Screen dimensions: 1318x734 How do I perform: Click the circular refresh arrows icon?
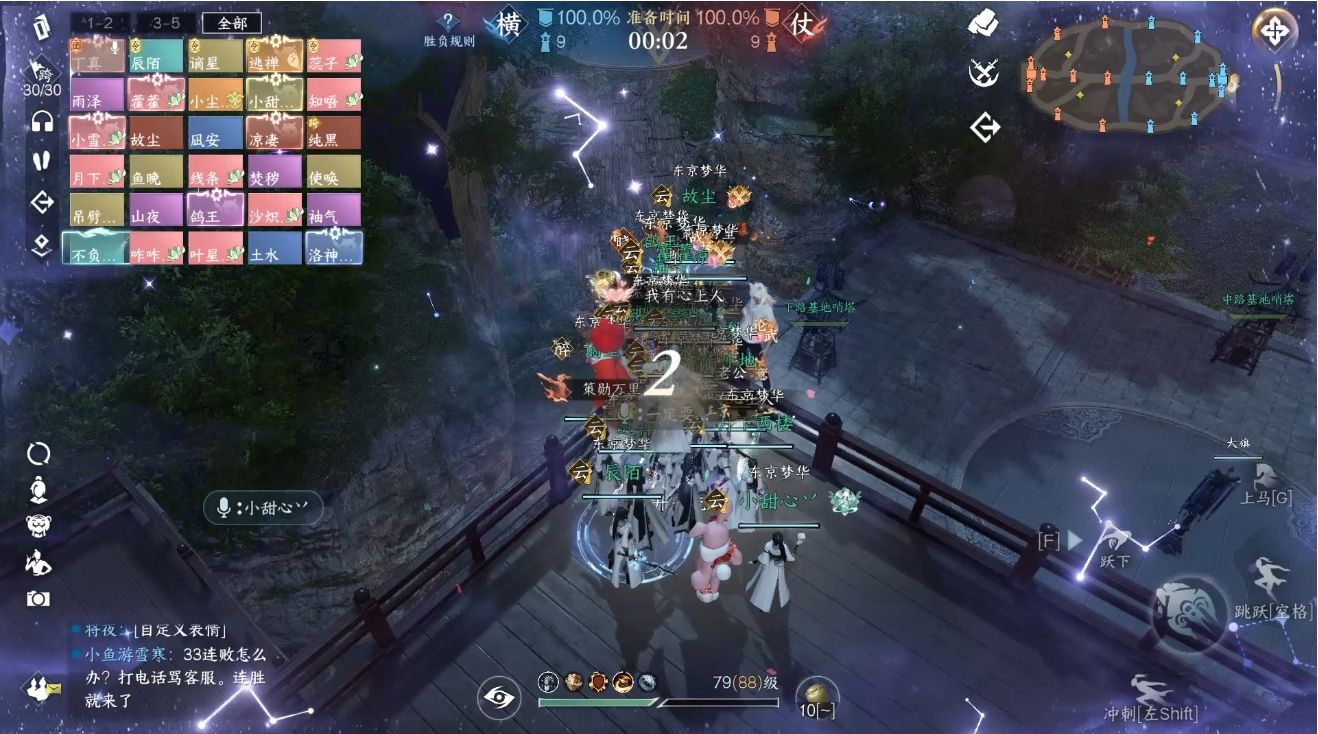(x=39, y=454)
